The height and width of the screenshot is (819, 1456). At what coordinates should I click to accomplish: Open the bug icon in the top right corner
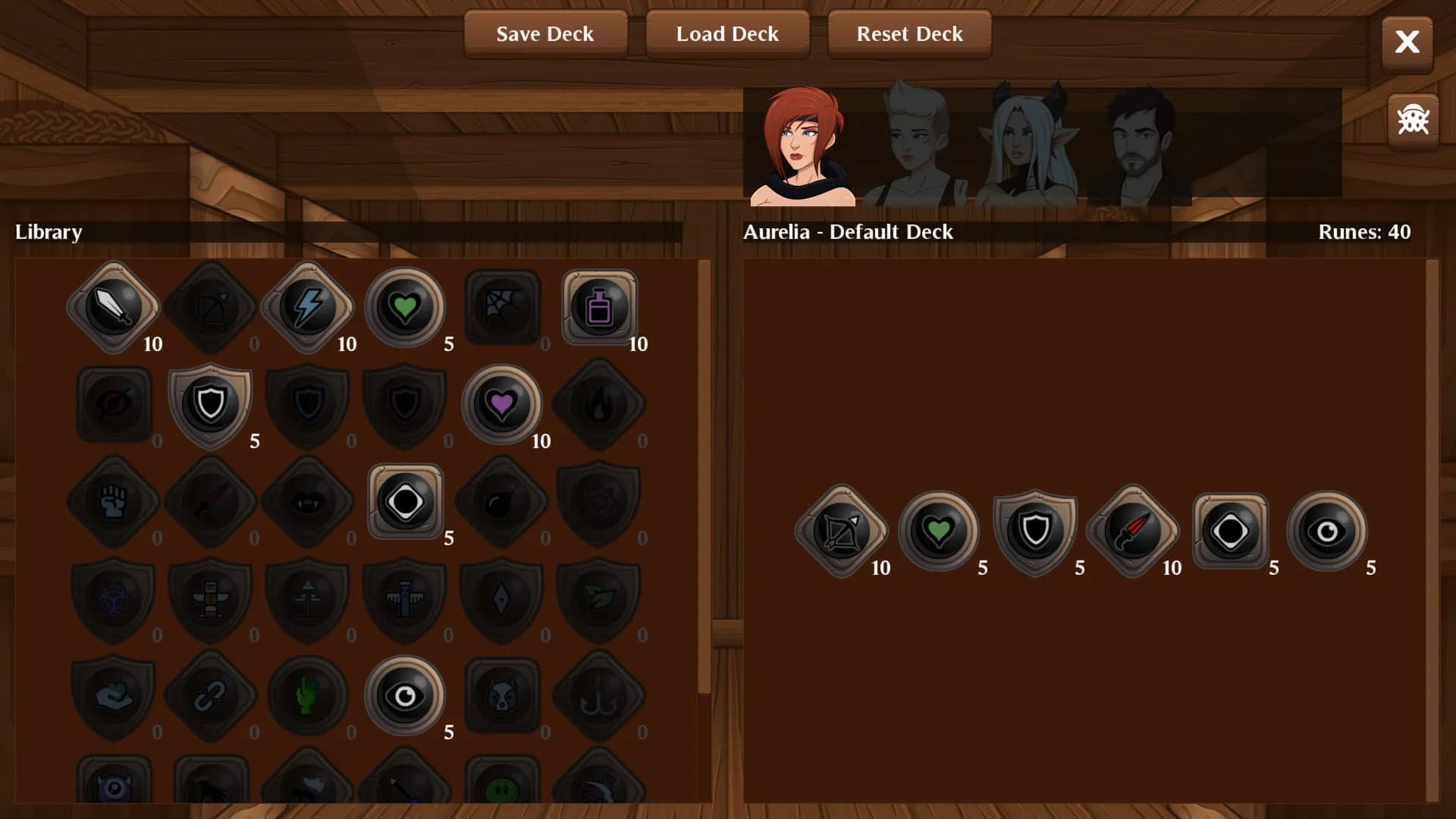pos(1412,120)
